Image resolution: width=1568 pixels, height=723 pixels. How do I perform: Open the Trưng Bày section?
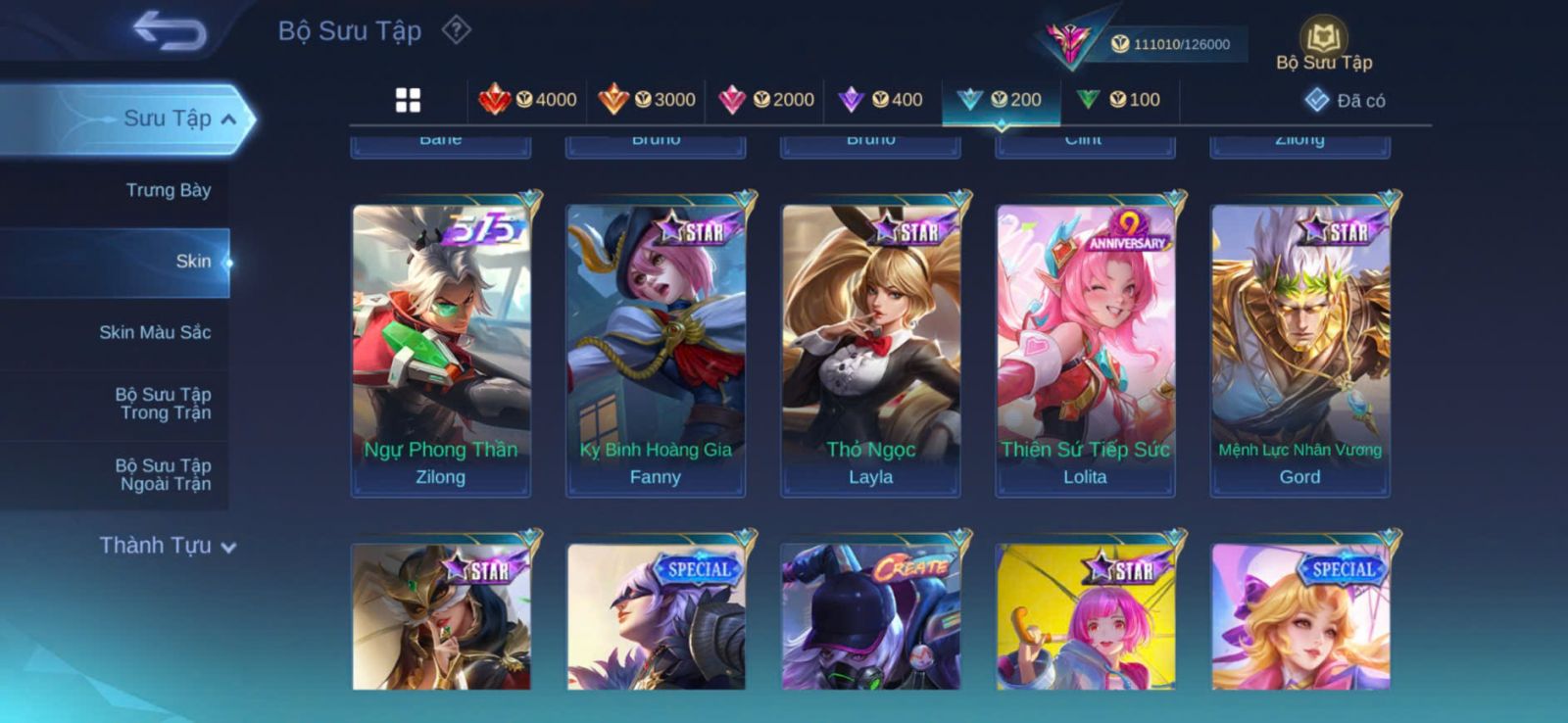tap(168, 190)
